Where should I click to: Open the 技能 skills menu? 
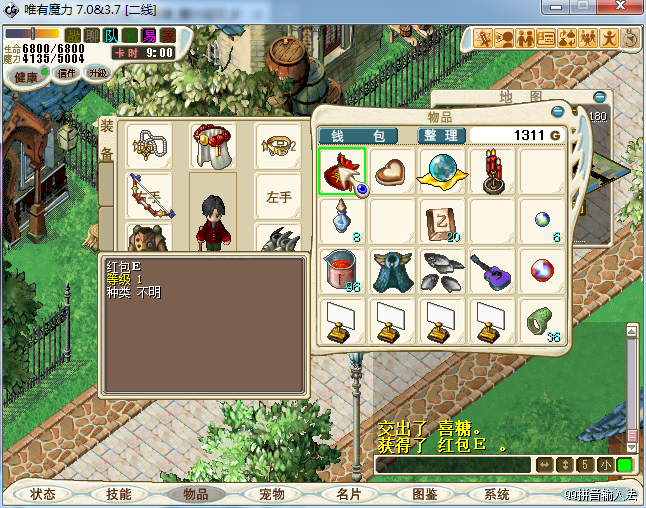119,494
